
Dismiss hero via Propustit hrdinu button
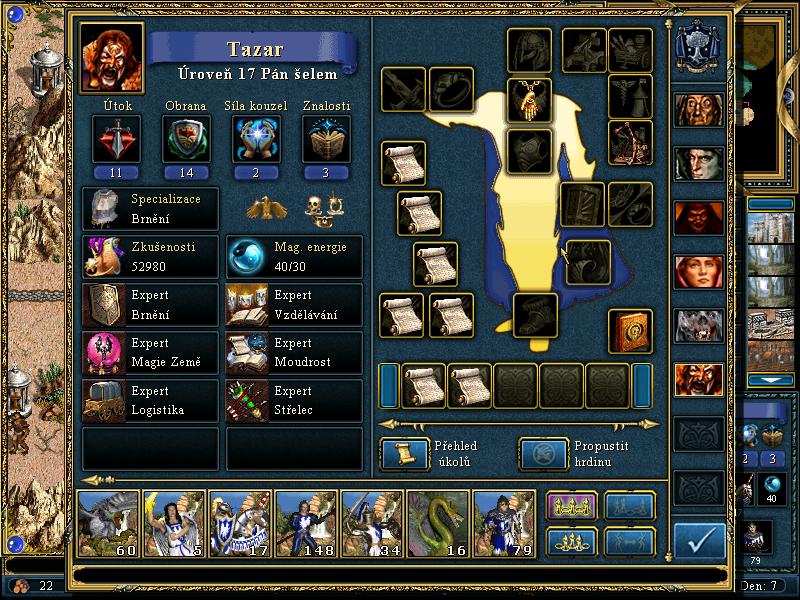(x=538, y=454)
